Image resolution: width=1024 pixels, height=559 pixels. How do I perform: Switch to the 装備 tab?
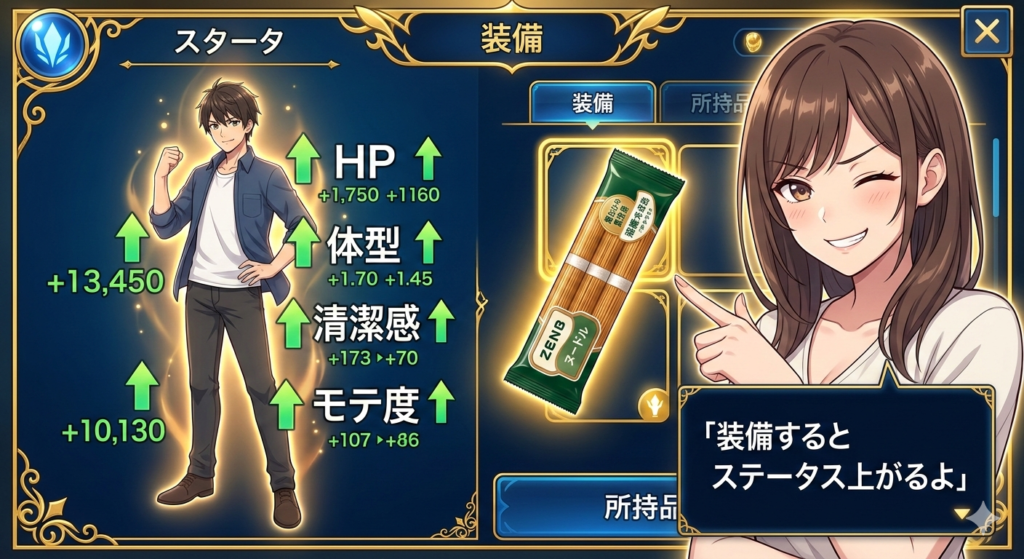click(592, 103)
